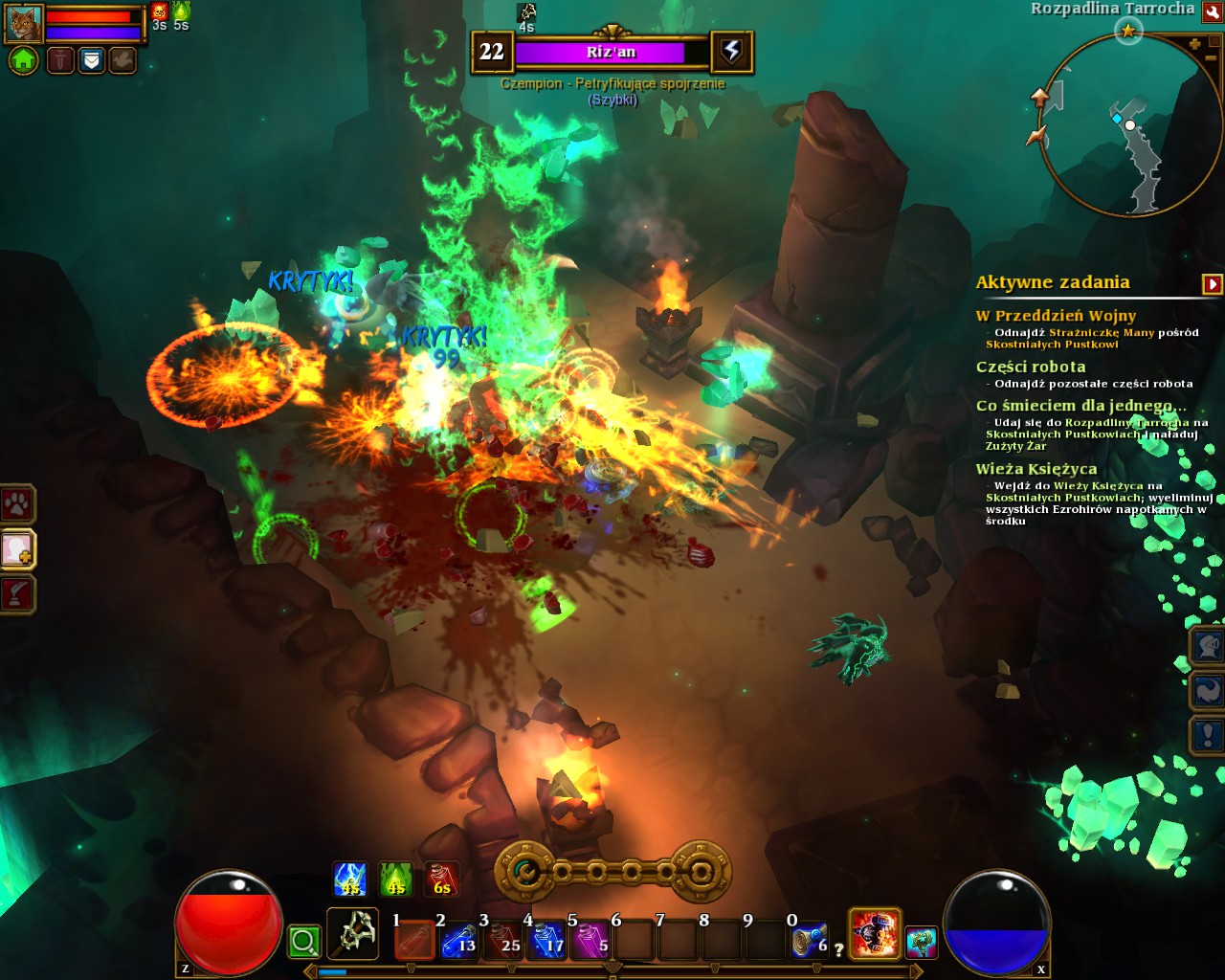Open the mail envelope icon
Screen dimensions: 1225x980
(91, 60)
